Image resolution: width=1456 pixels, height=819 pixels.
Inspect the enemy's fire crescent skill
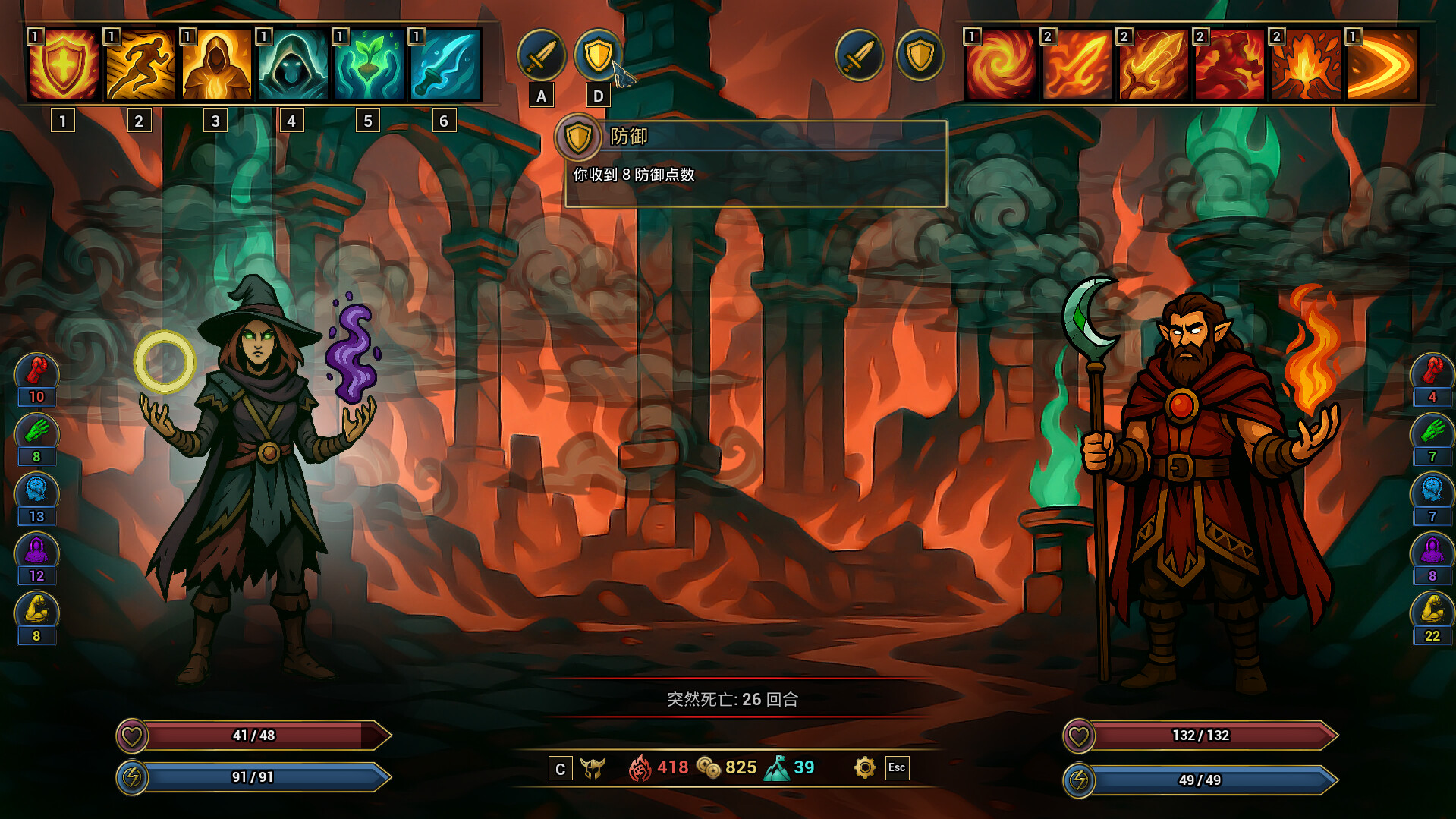click(1382, 65)
